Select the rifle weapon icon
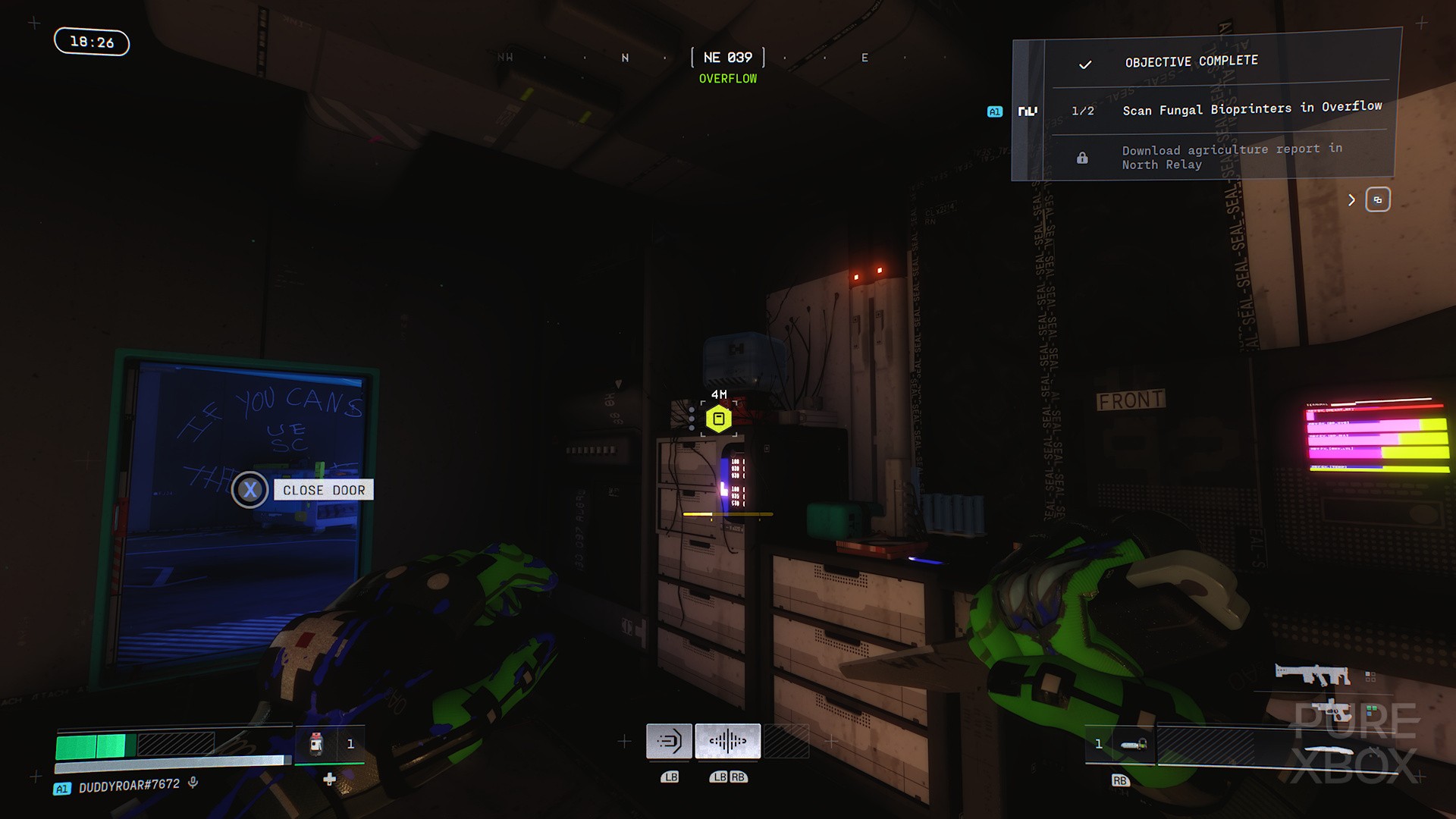This screenshot has height=819, width=1456. coord(1312,674)
